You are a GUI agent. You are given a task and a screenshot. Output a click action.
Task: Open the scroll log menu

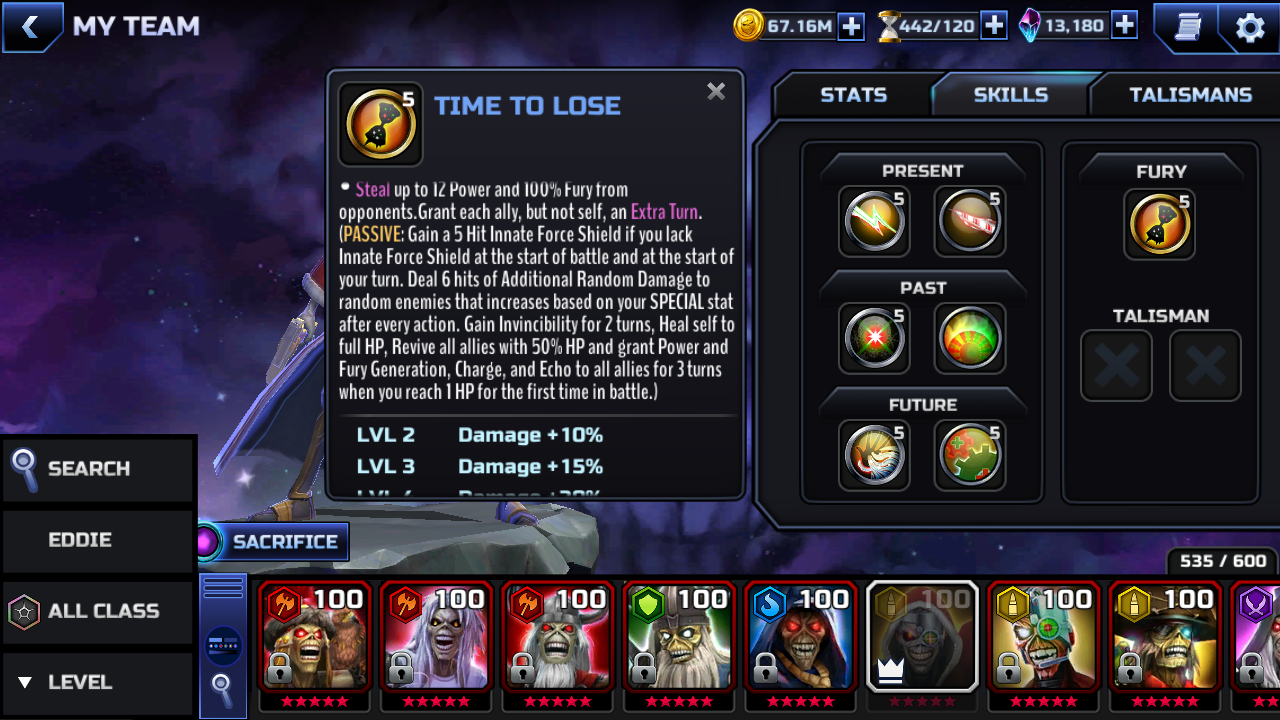(1187, 27)
